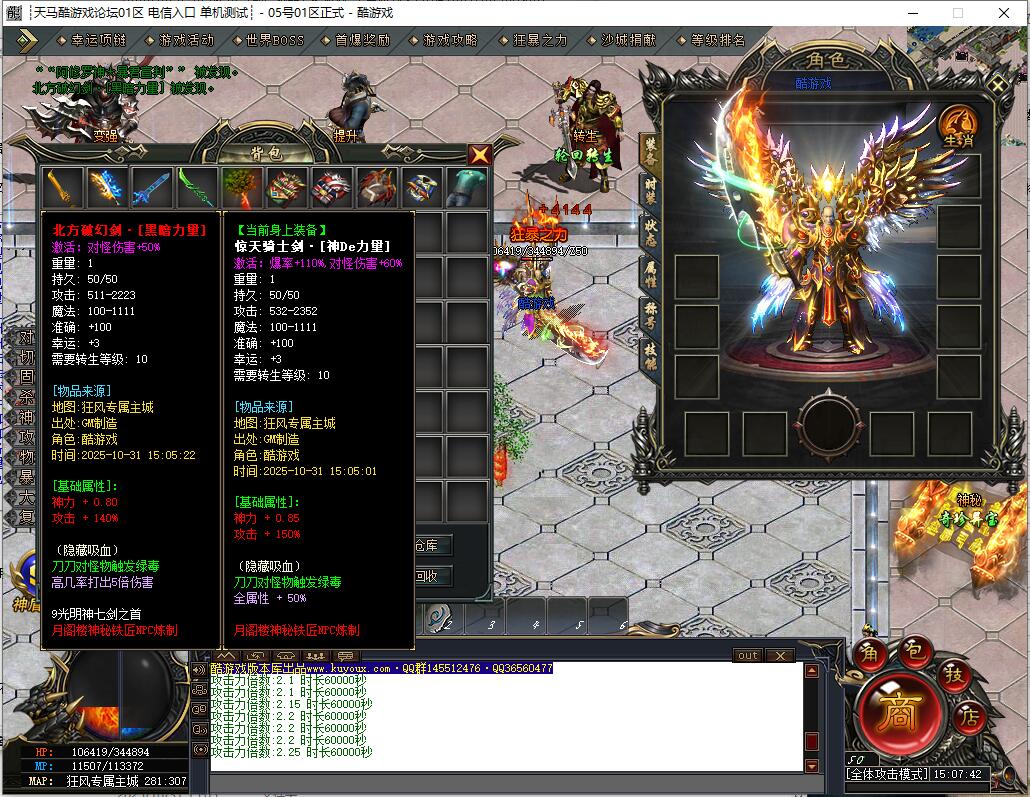The image size is (1030, 797).
Task: Close the 背包 inventory window
Action: pyautogui.click(x=480, y=155)
